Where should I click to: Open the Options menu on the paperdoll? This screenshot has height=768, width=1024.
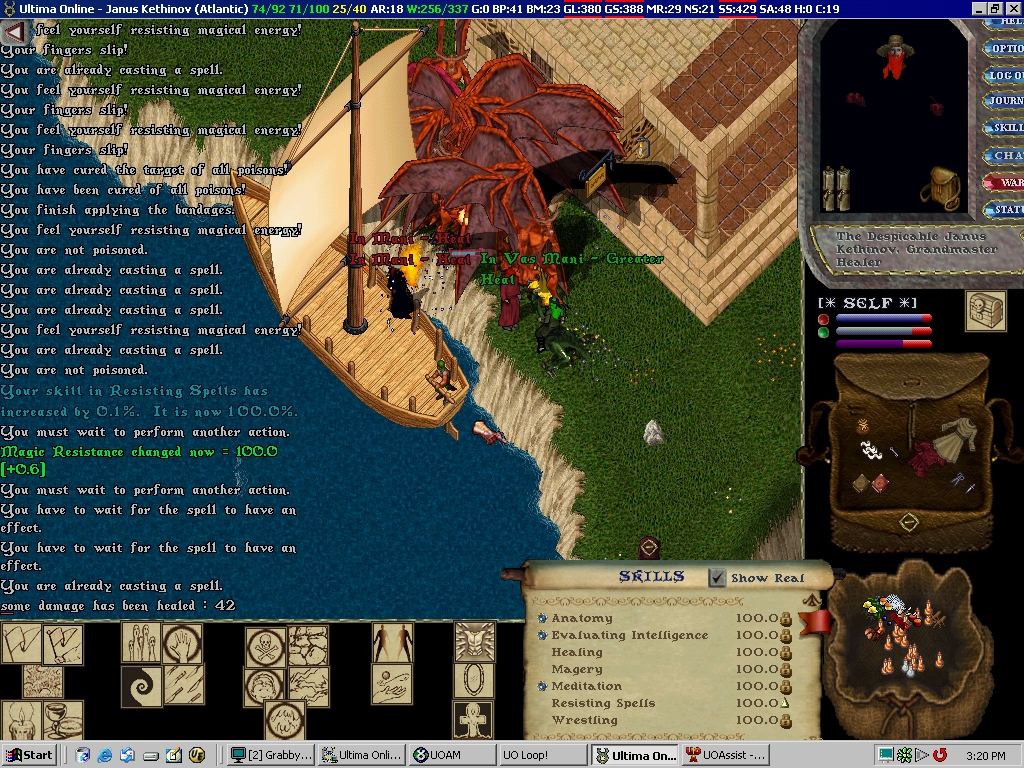pyautogui.click(x=1004, y=48)
